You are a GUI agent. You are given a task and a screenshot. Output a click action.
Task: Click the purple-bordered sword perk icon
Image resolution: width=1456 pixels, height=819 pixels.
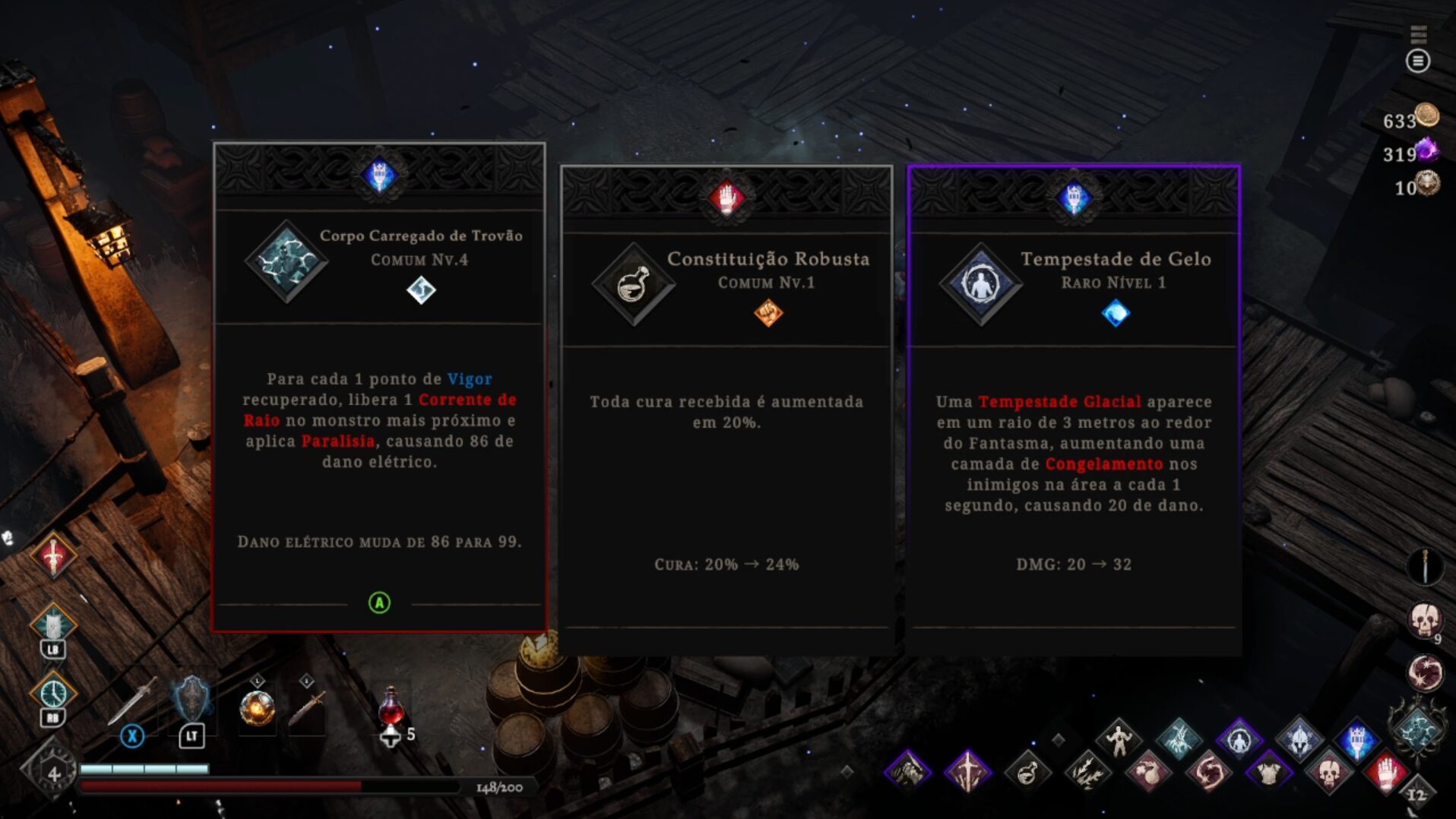point(967,772)
